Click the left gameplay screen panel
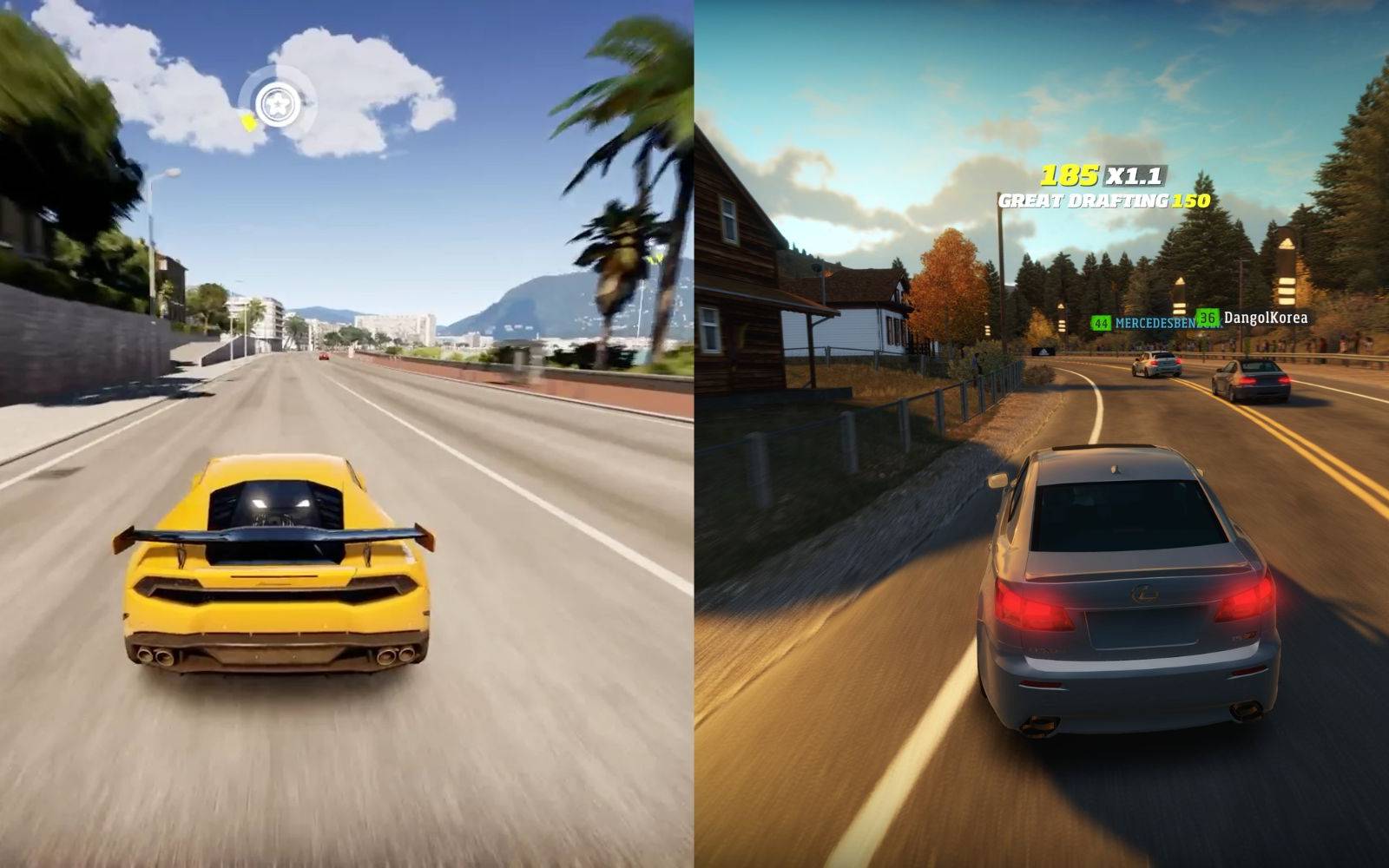The height and width of the screenshot is (868, 1389). 347,434
